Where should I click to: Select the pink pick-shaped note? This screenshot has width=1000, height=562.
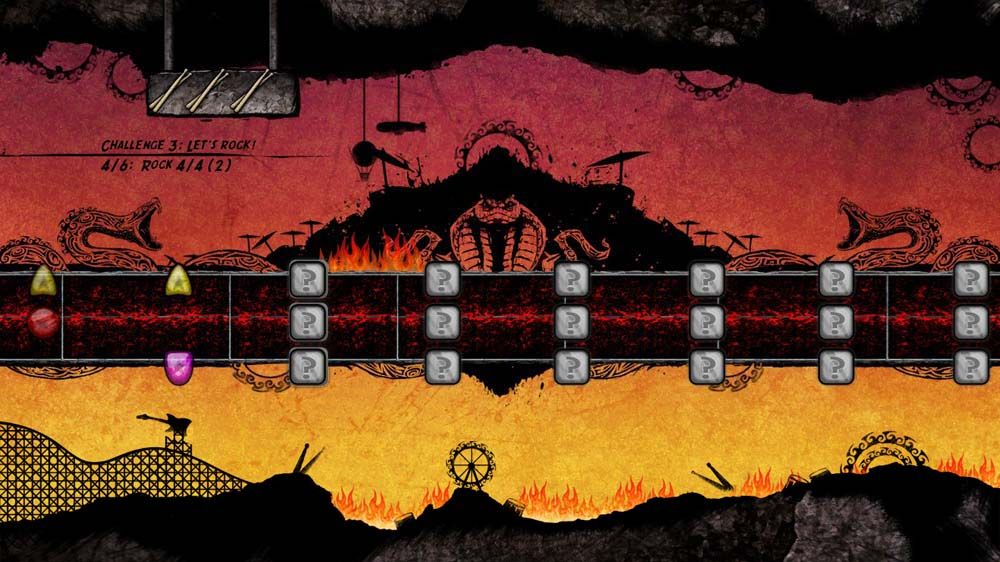(x=178, y=367)
